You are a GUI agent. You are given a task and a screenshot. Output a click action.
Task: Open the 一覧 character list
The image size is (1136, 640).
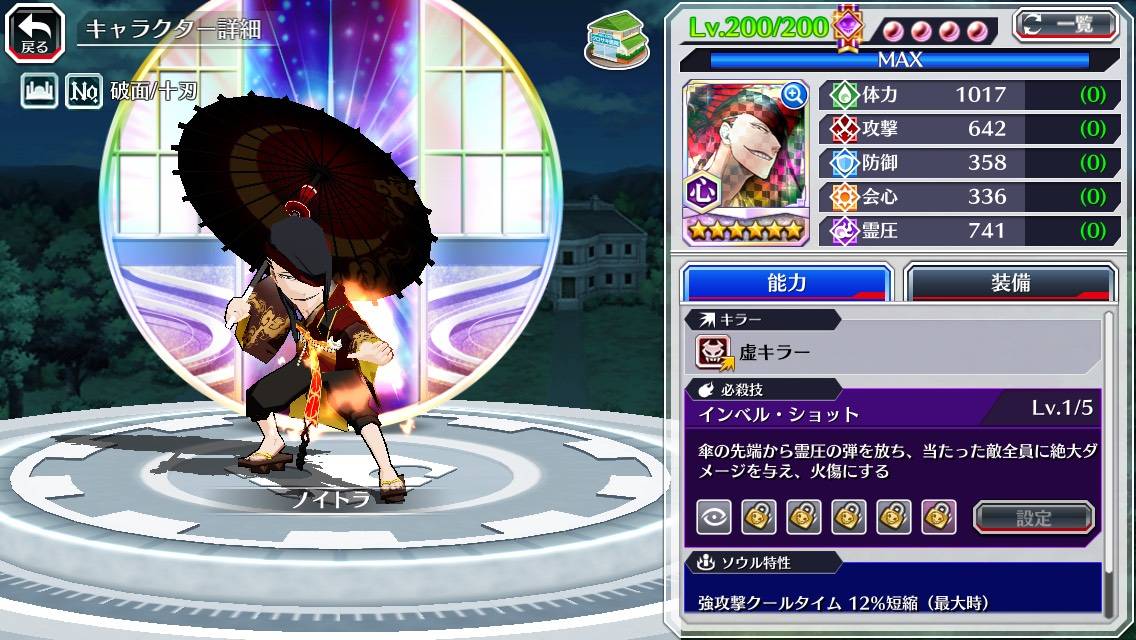(1066, 25)
